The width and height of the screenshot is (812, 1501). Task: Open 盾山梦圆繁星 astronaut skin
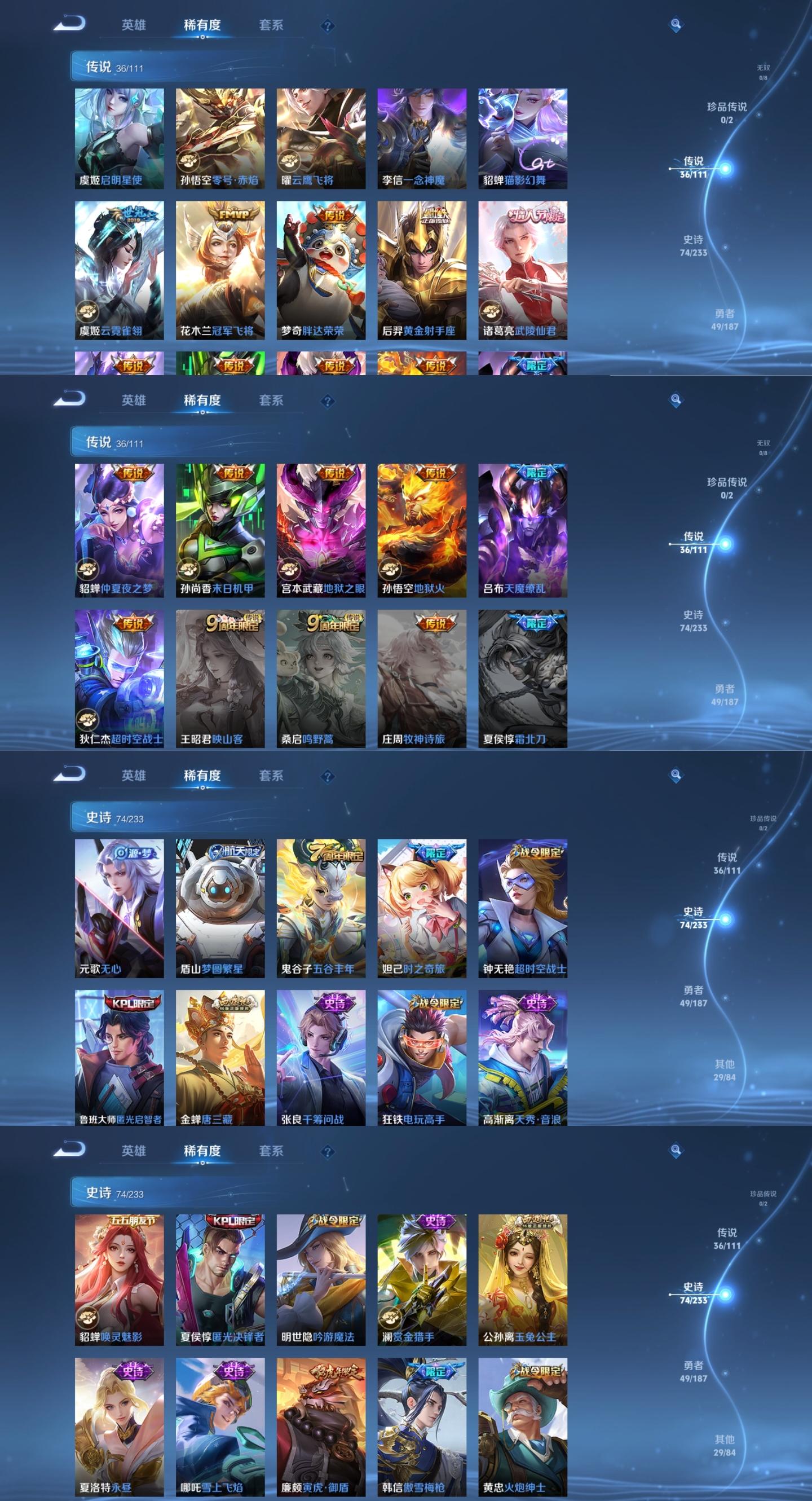coord(220,908)
